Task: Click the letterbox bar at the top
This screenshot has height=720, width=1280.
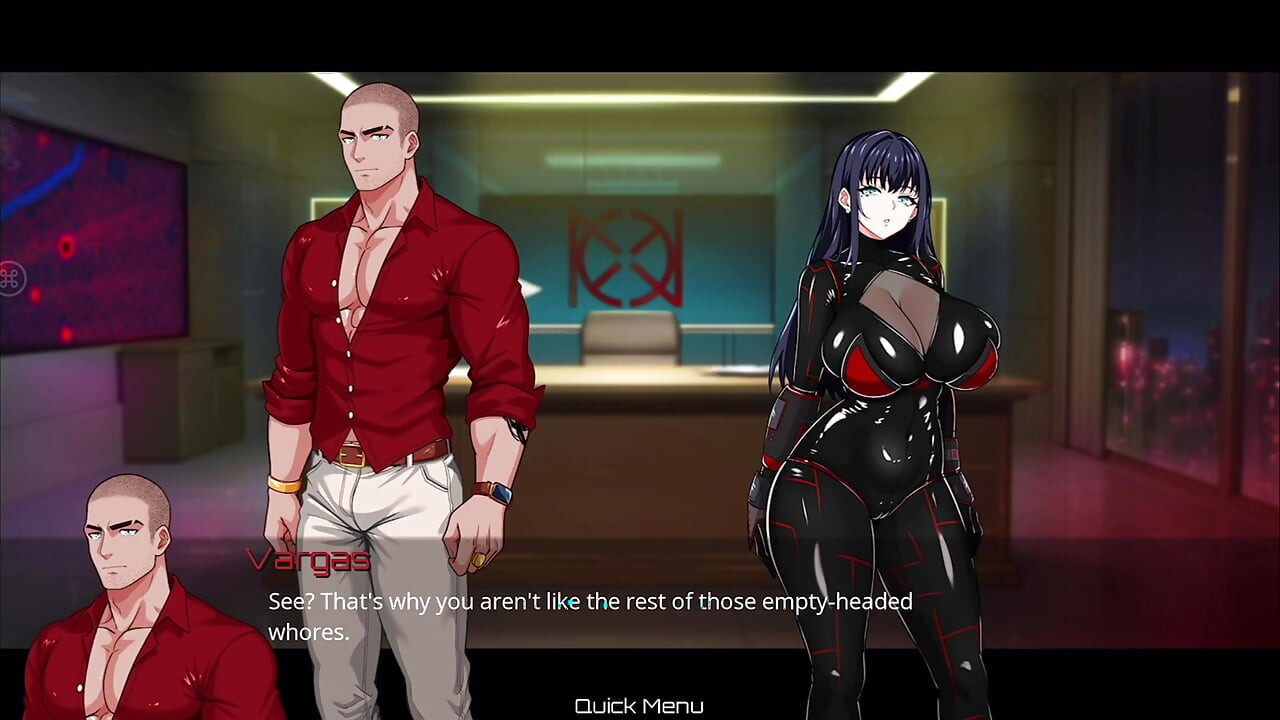Action: tap(640, 30)
